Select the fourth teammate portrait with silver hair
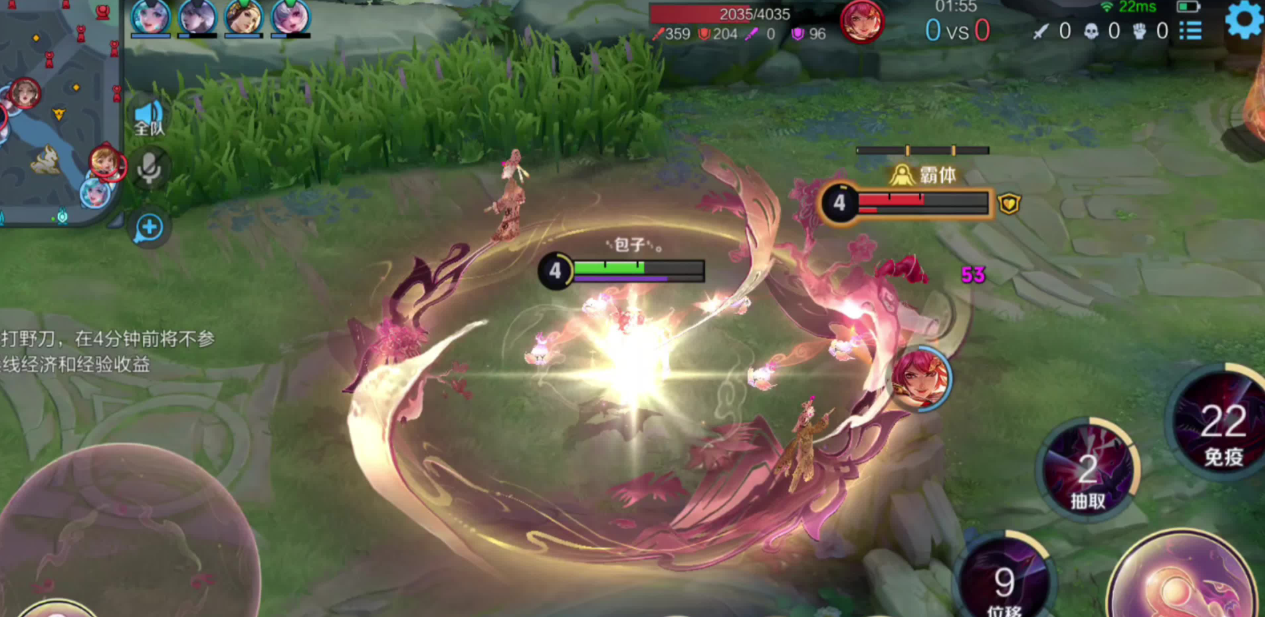 [290, 17]
